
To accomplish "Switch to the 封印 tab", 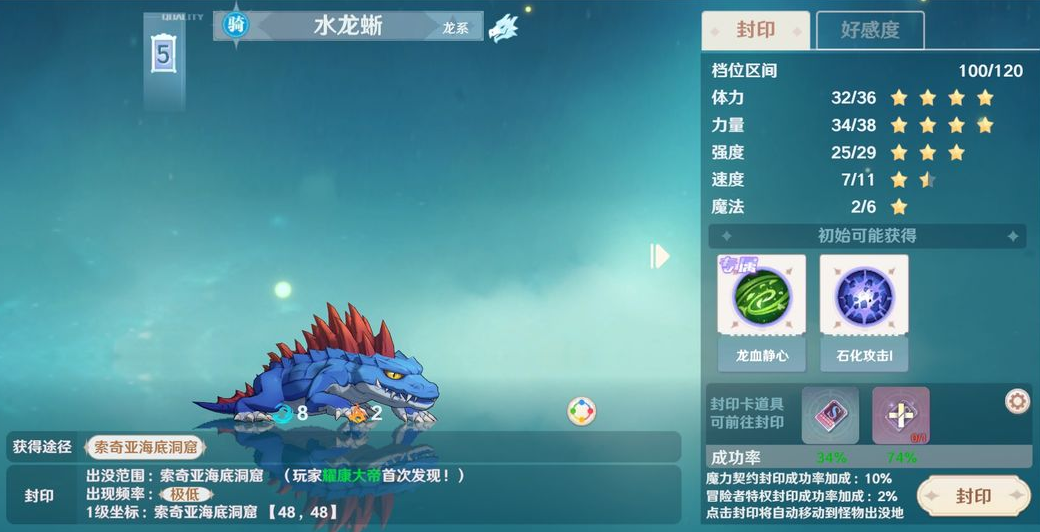I will 755,30.
